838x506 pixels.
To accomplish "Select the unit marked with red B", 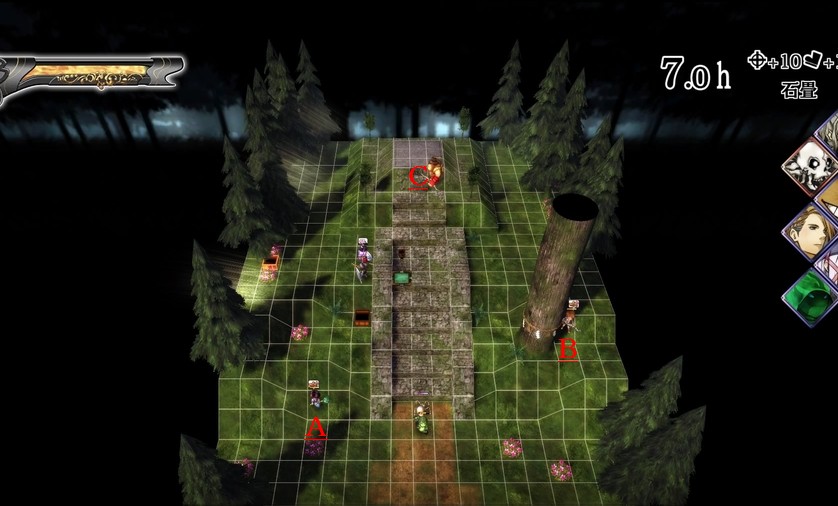I will (571, 317).
